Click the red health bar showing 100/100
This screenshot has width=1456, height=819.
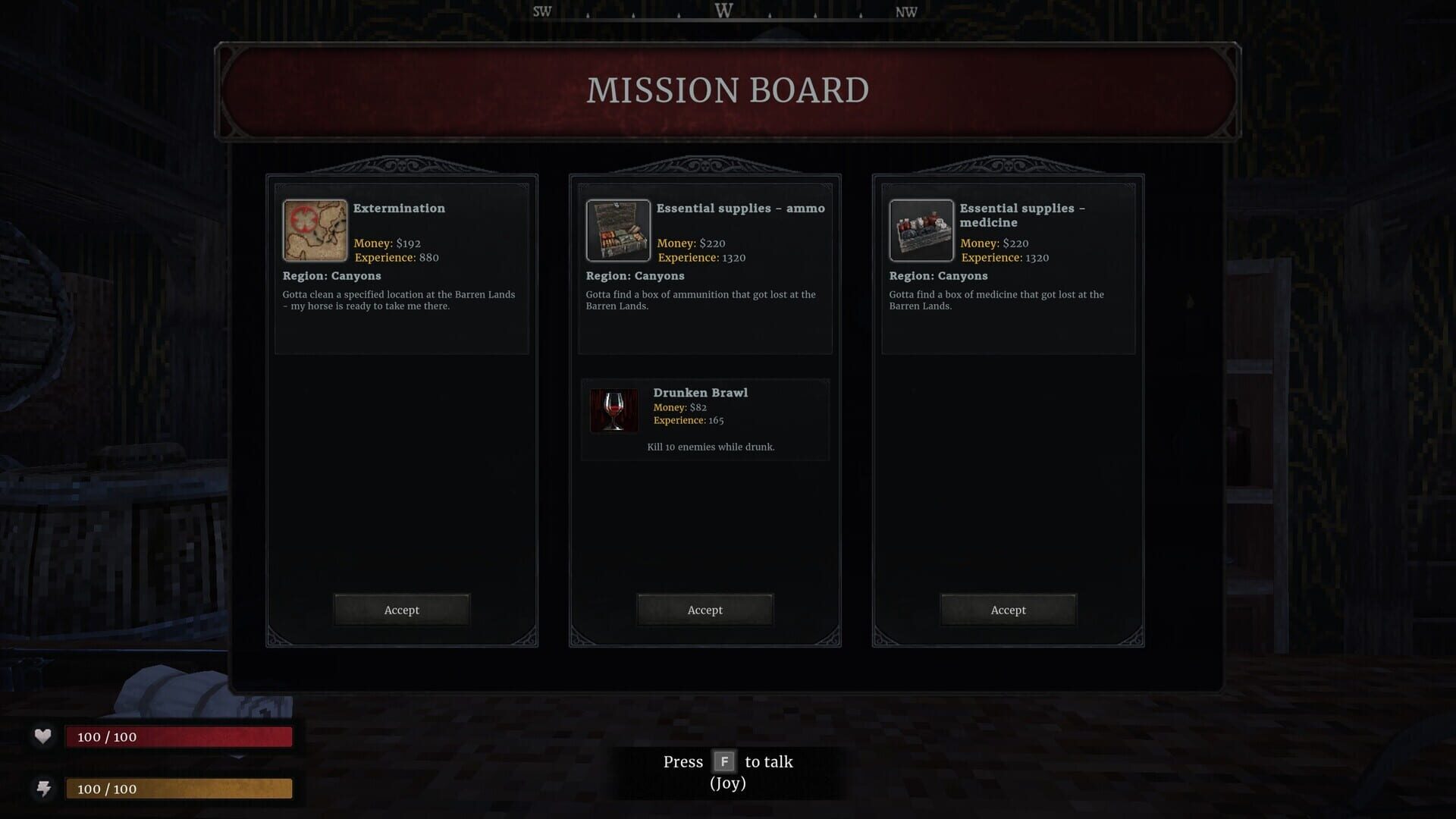(179, 736)
